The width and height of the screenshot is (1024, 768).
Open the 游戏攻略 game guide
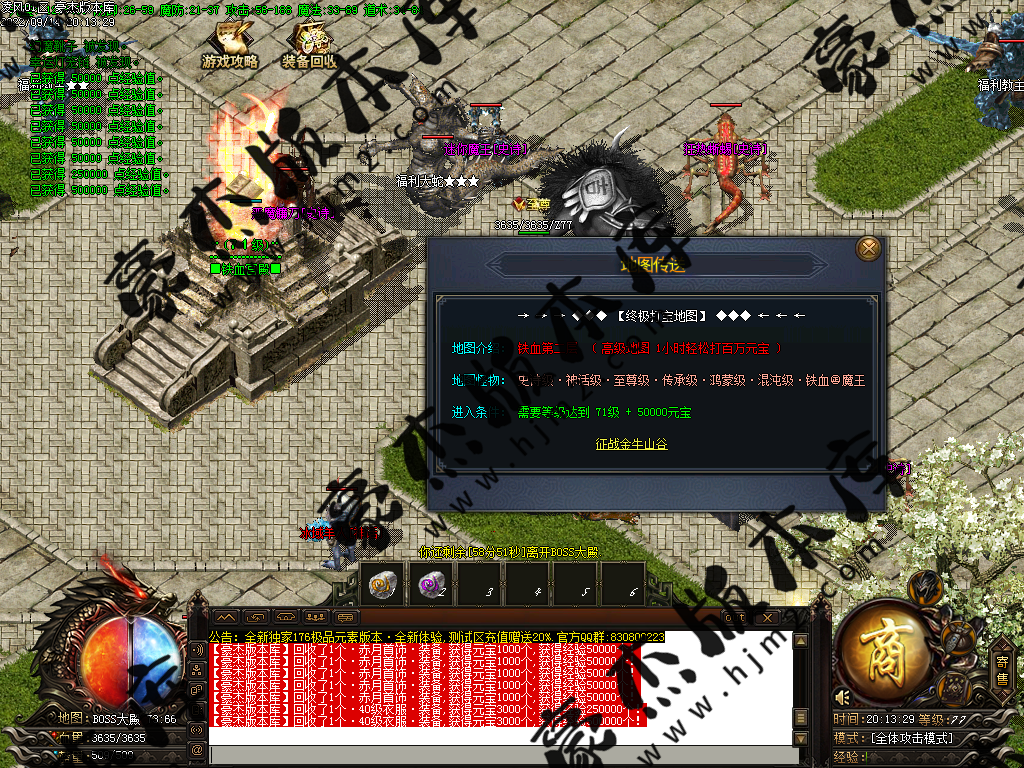pos(230,47)
